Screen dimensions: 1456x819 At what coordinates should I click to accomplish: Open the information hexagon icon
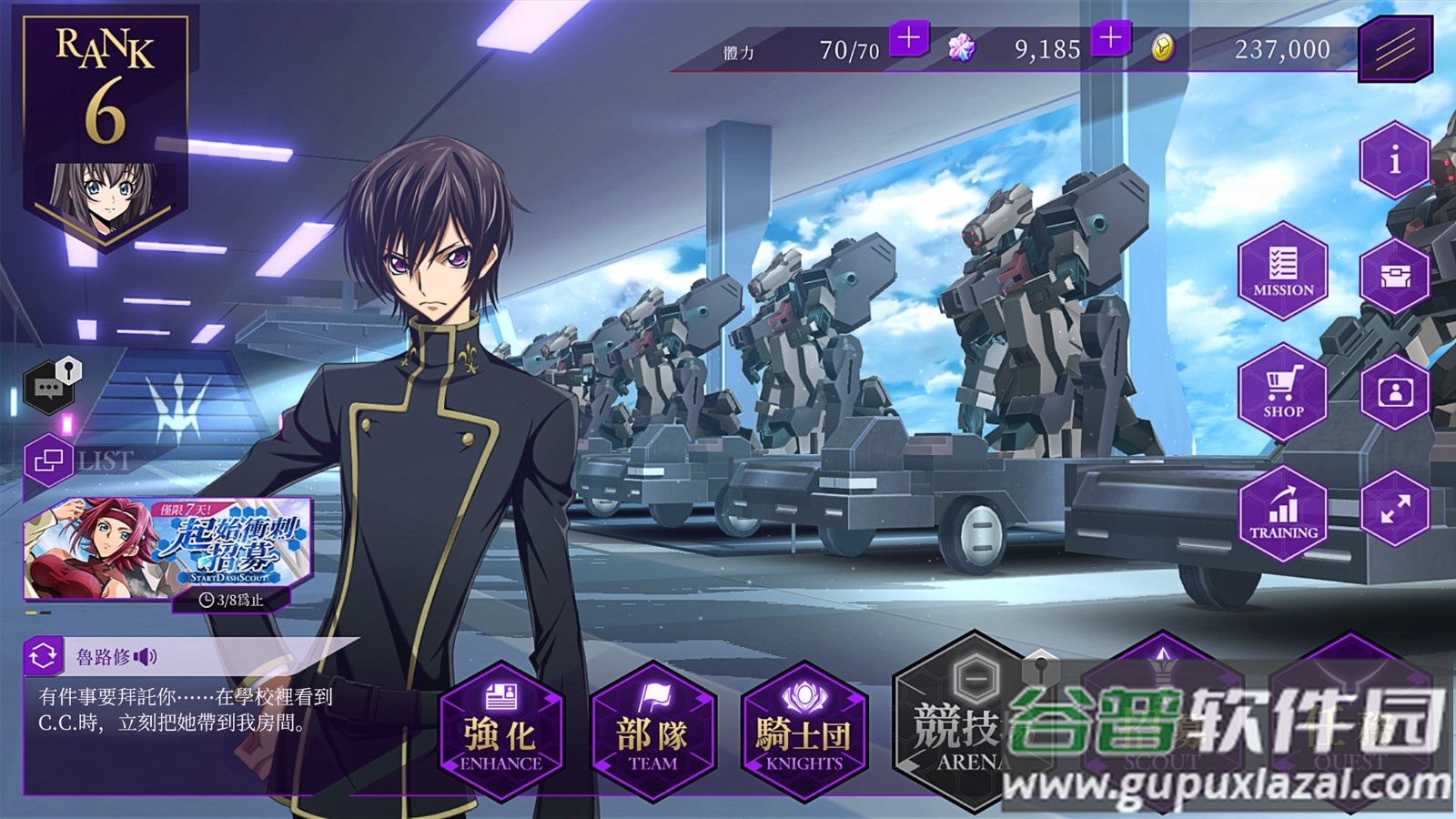pyautogui.click(x=1394, y=160)
